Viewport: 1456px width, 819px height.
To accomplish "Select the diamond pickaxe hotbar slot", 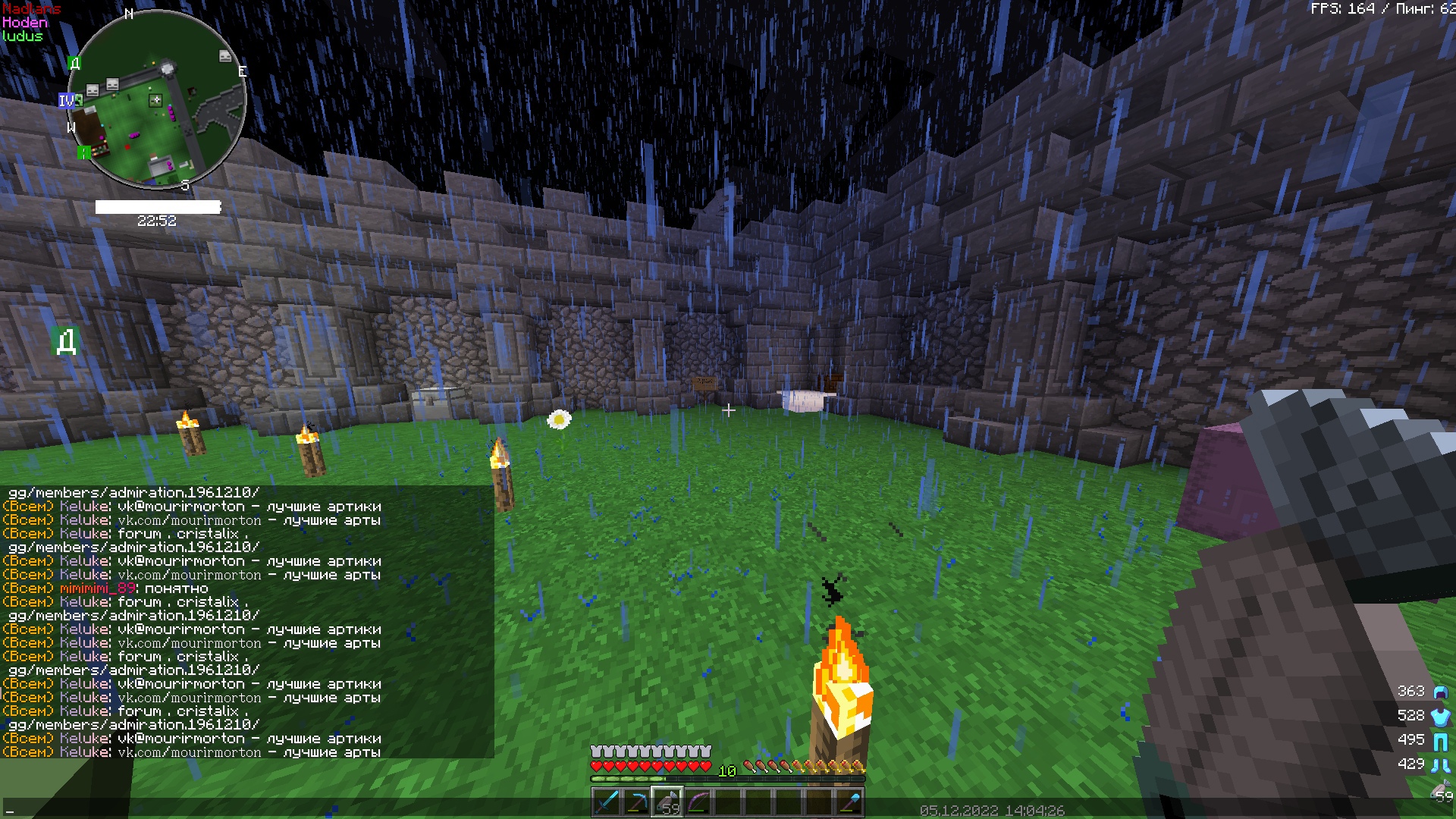I will [x=637, y=802].
